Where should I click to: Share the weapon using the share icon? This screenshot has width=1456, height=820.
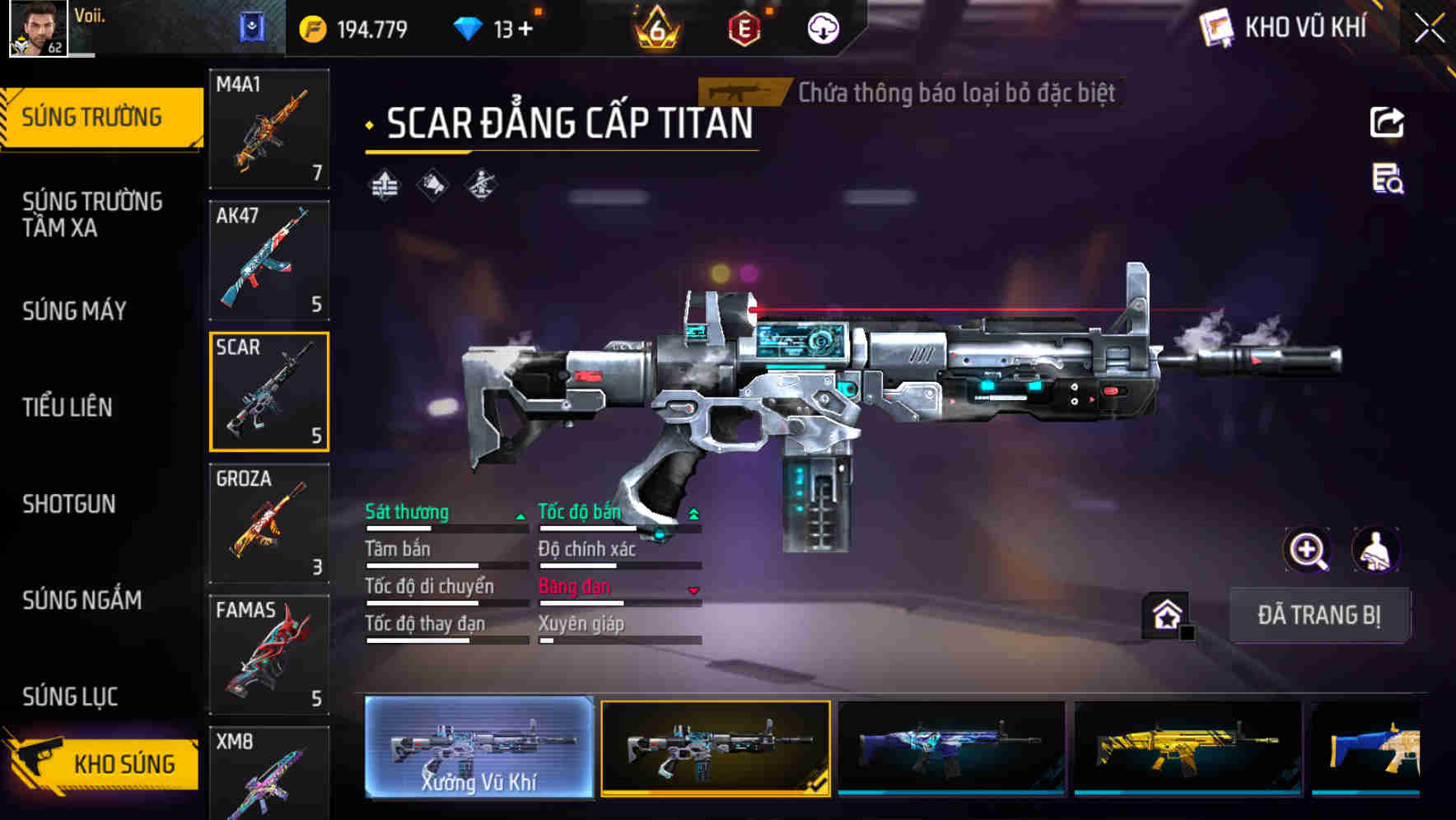[x=1387, y=123]
